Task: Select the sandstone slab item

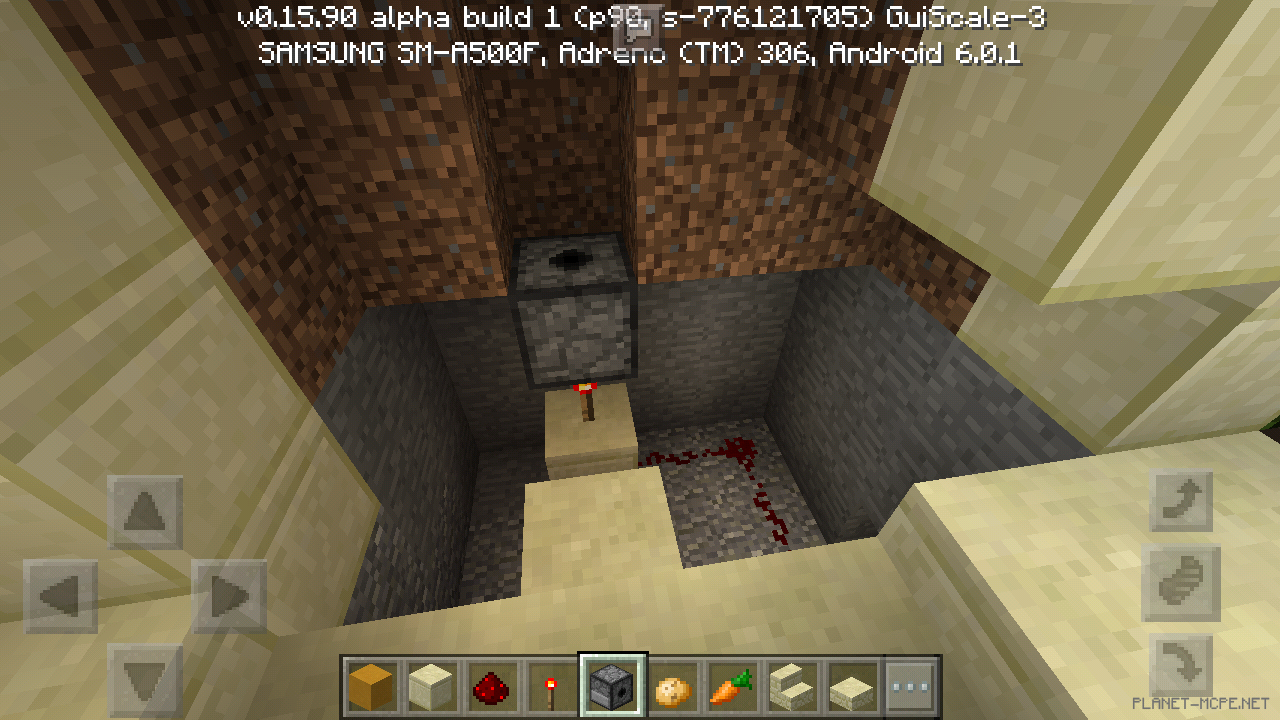Action: (851, 686)
